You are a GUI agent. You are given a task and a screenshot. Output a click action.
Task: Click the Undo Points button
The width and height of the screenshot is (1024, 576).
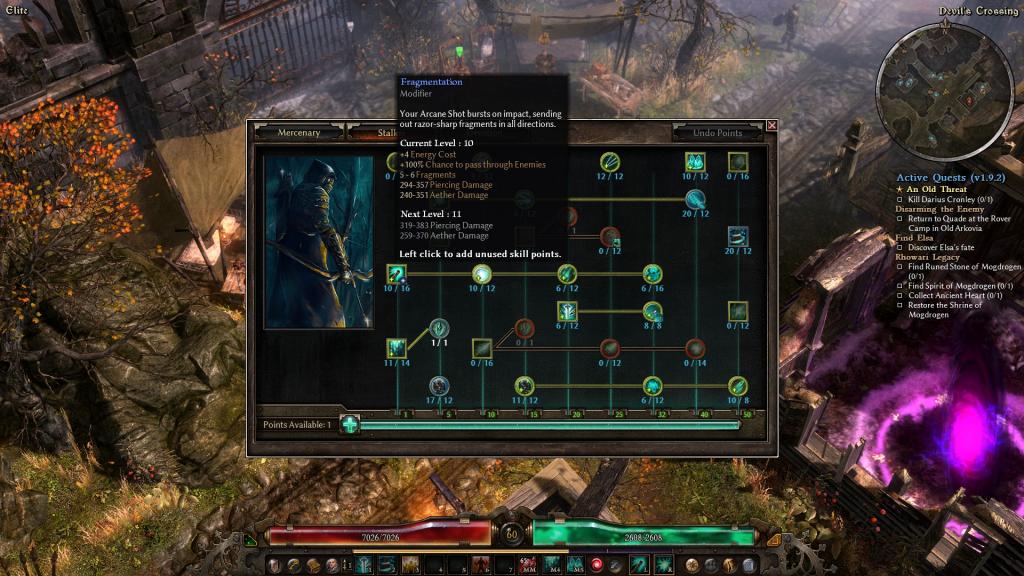pos(717,133)
